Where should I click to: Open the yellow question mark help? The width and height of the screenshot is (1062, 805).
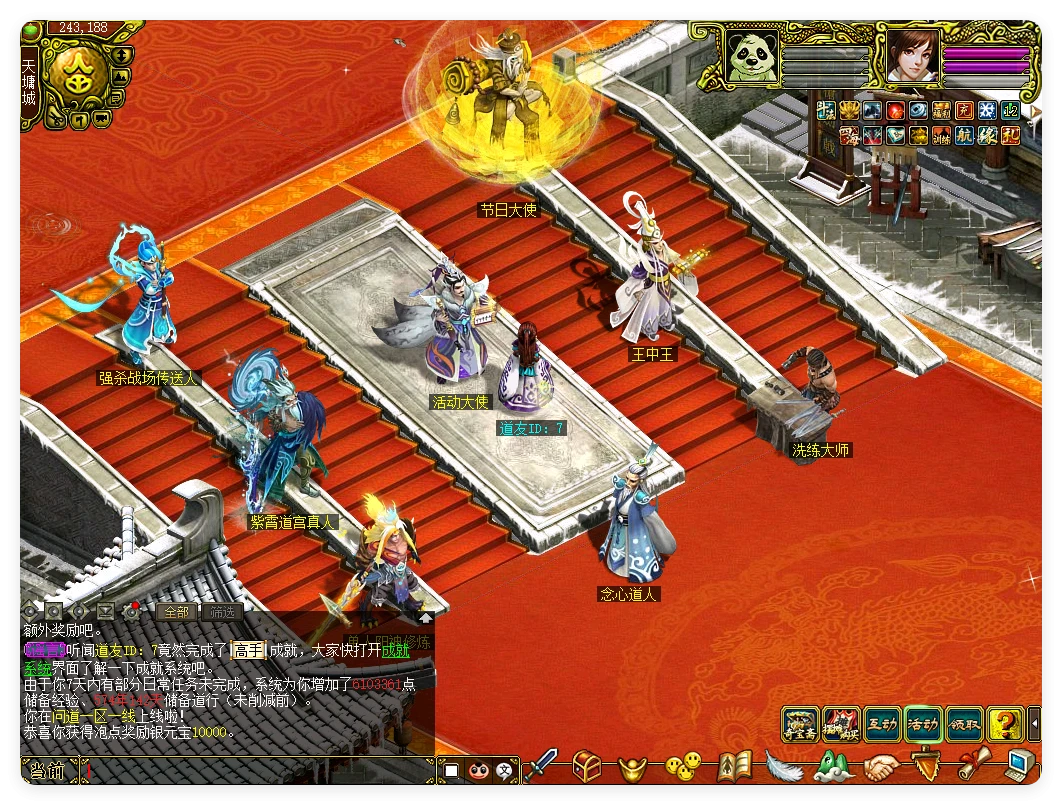point(1003,724)
